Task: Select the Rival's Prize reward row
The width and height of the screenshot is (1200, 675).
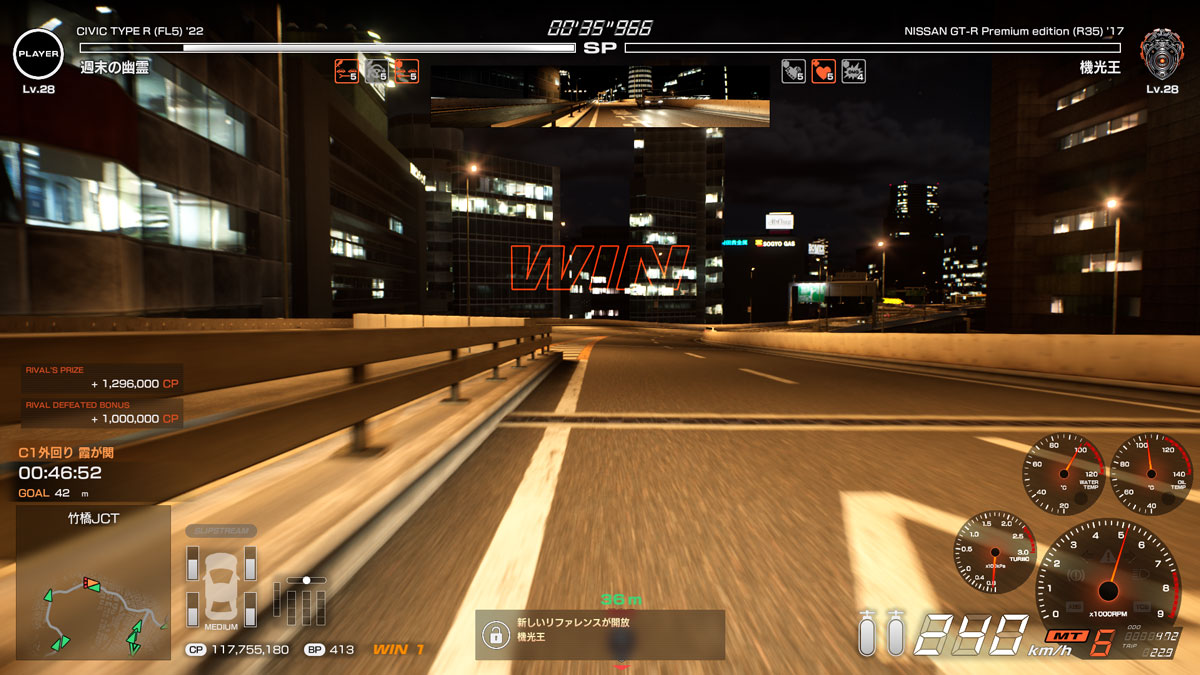Action: pos(103,378)
